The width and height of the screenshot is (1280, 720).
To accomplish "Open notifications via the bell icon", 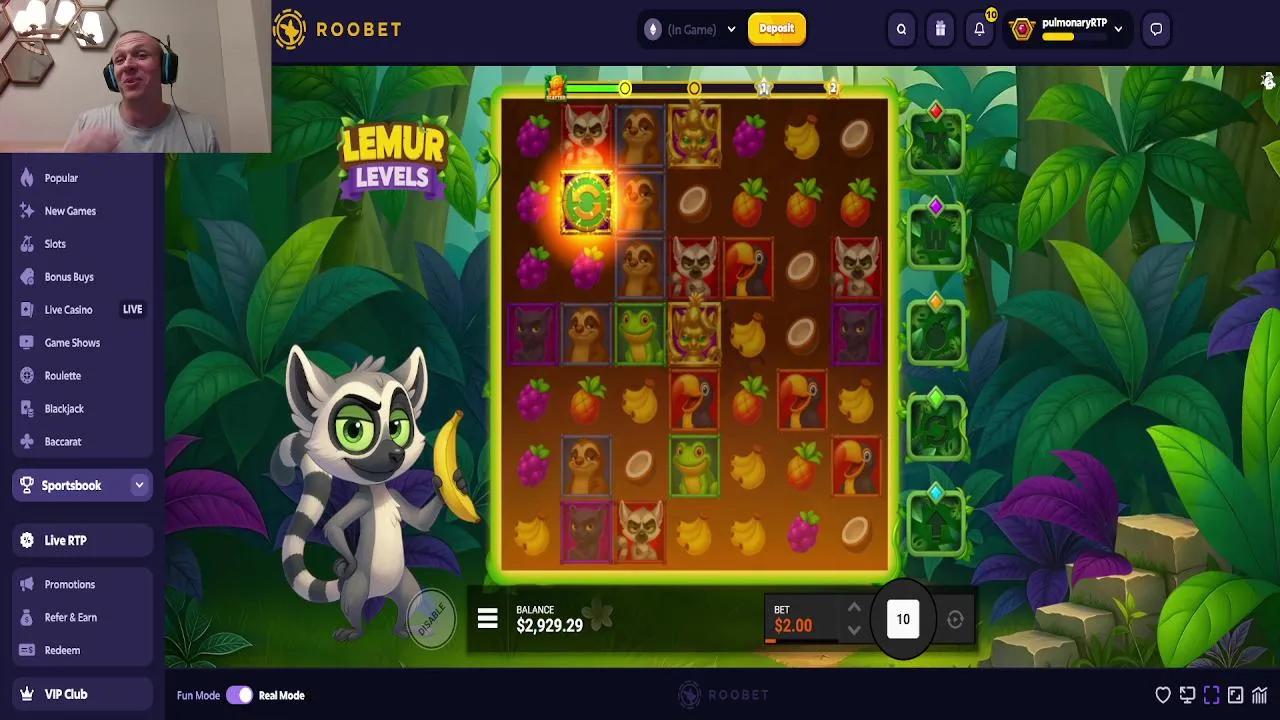I will point(978,29).
